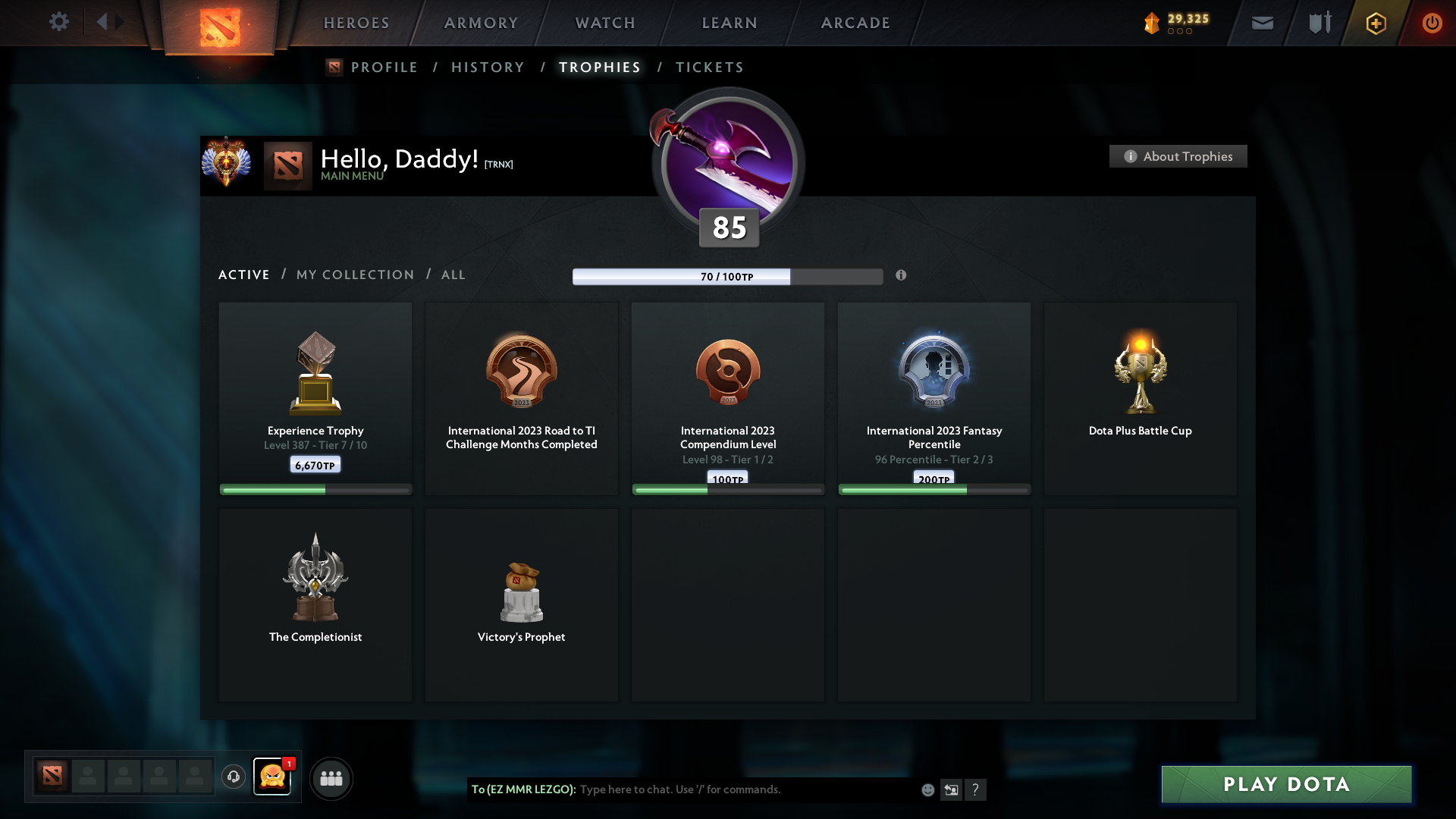Open the emoticon picker in chat
The width and height of the screenshot is (1456, 819).
[927, 789]
